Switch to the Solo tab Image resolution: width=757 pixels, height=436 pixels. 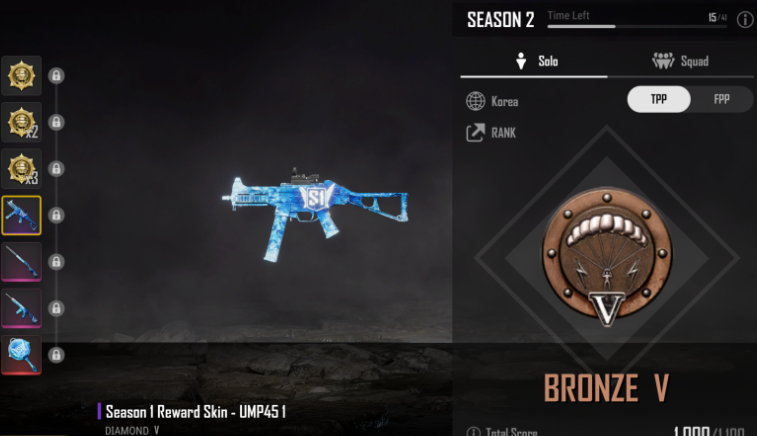pos(534,61)
